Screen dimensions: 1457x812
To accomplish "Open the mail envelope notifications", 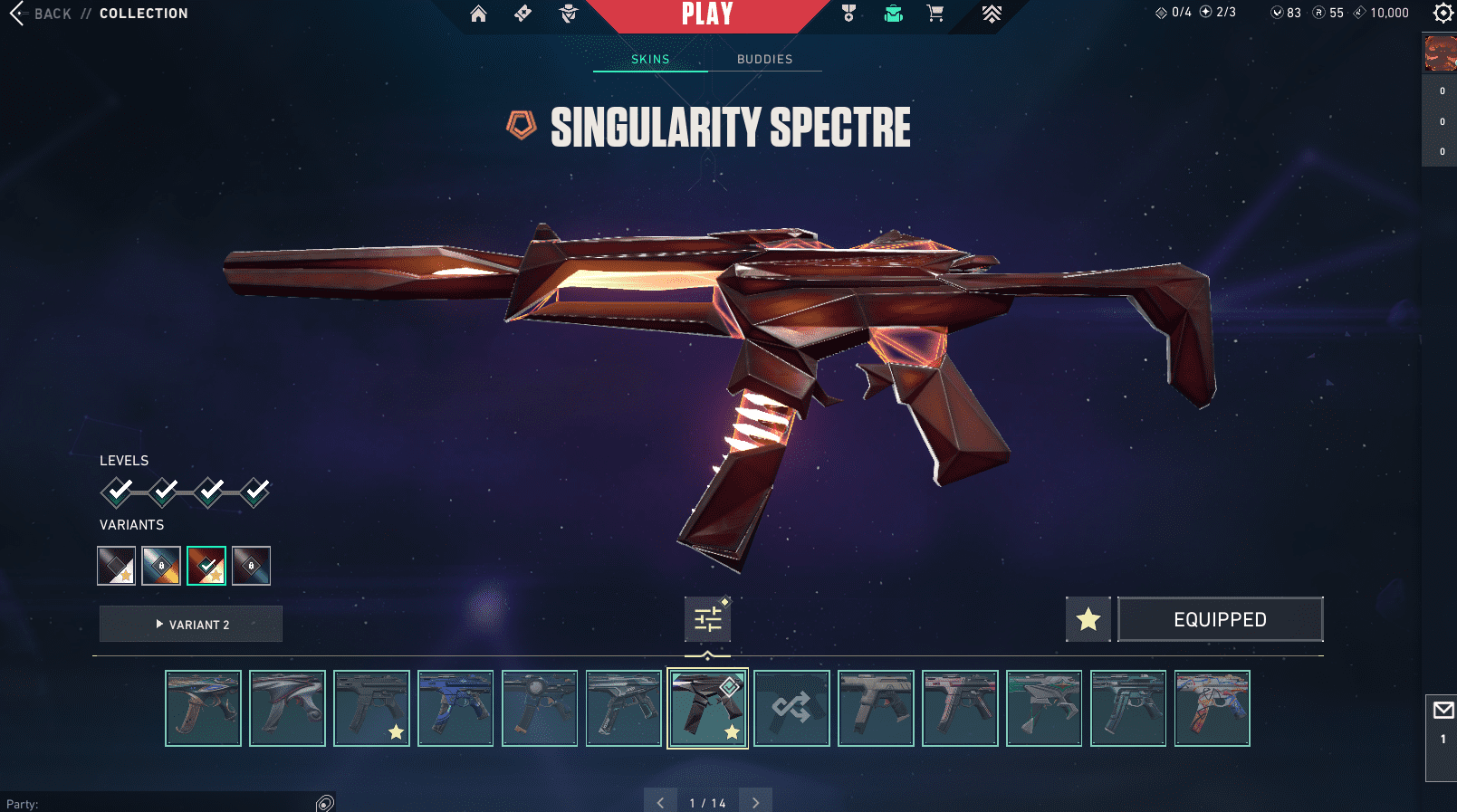I will click(1443, 711).
